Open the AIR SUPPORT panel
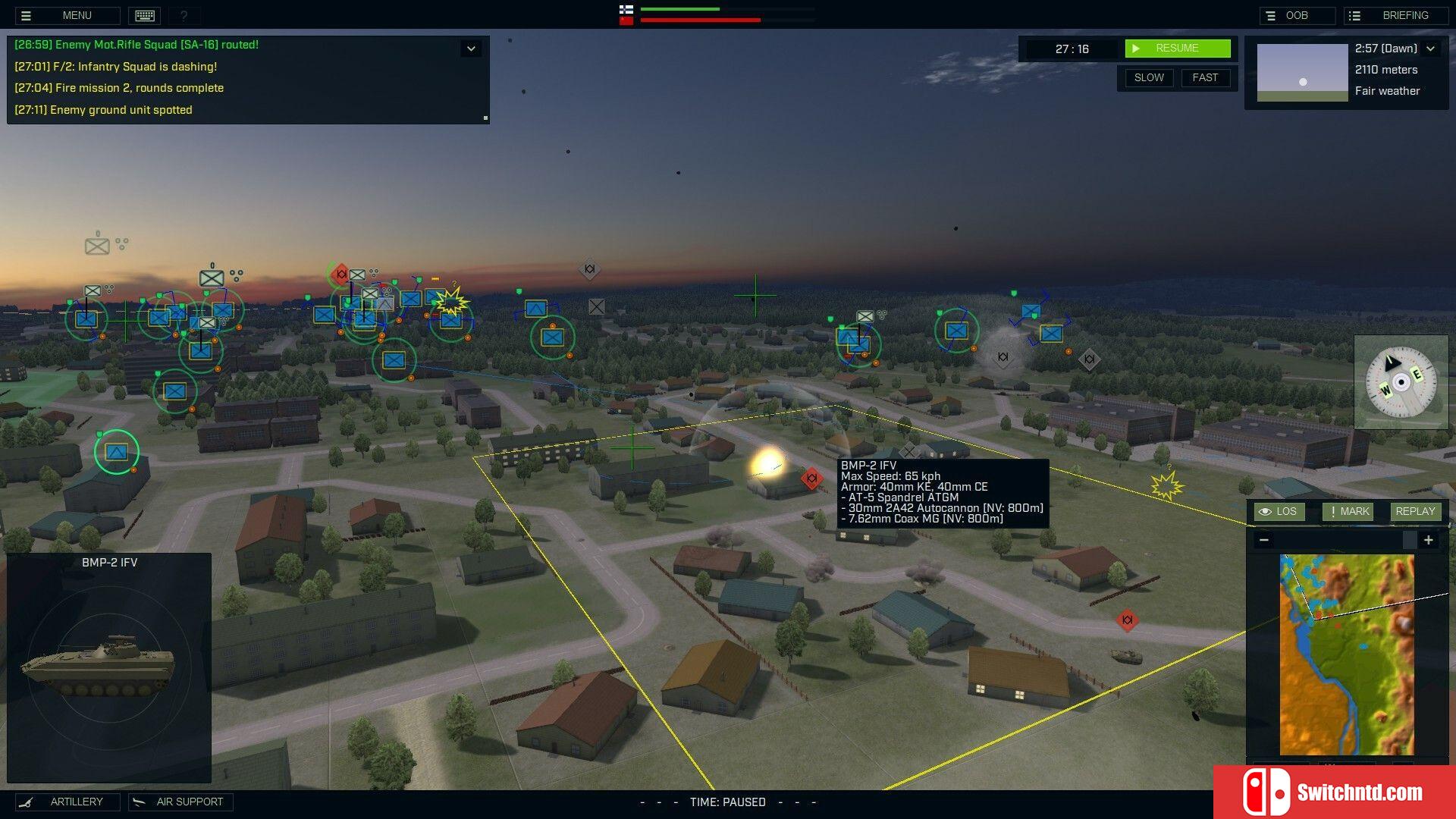 180,802
